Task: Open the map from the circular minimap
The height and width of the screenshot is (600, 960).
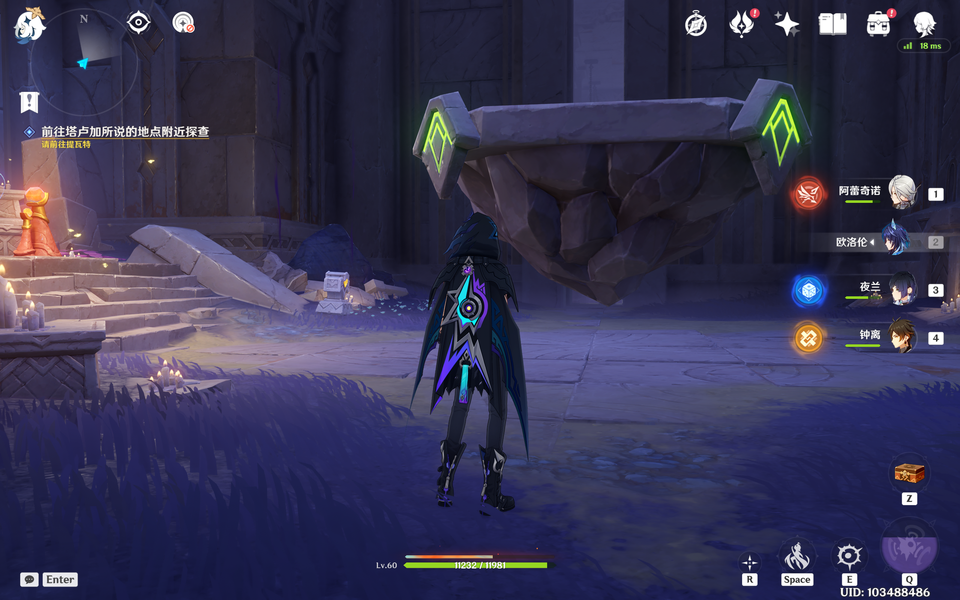Action: pyautogui.click(x=83, y=62)
